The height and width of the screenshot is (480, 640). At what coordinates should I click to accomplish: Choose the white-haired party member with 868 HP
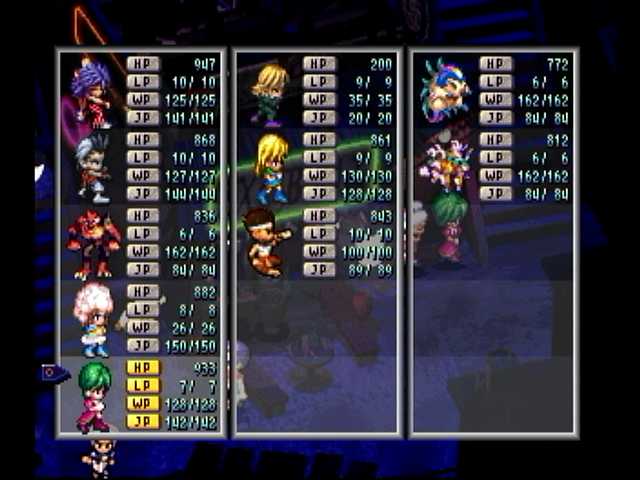pyautogui.click(x=93, y=166)
